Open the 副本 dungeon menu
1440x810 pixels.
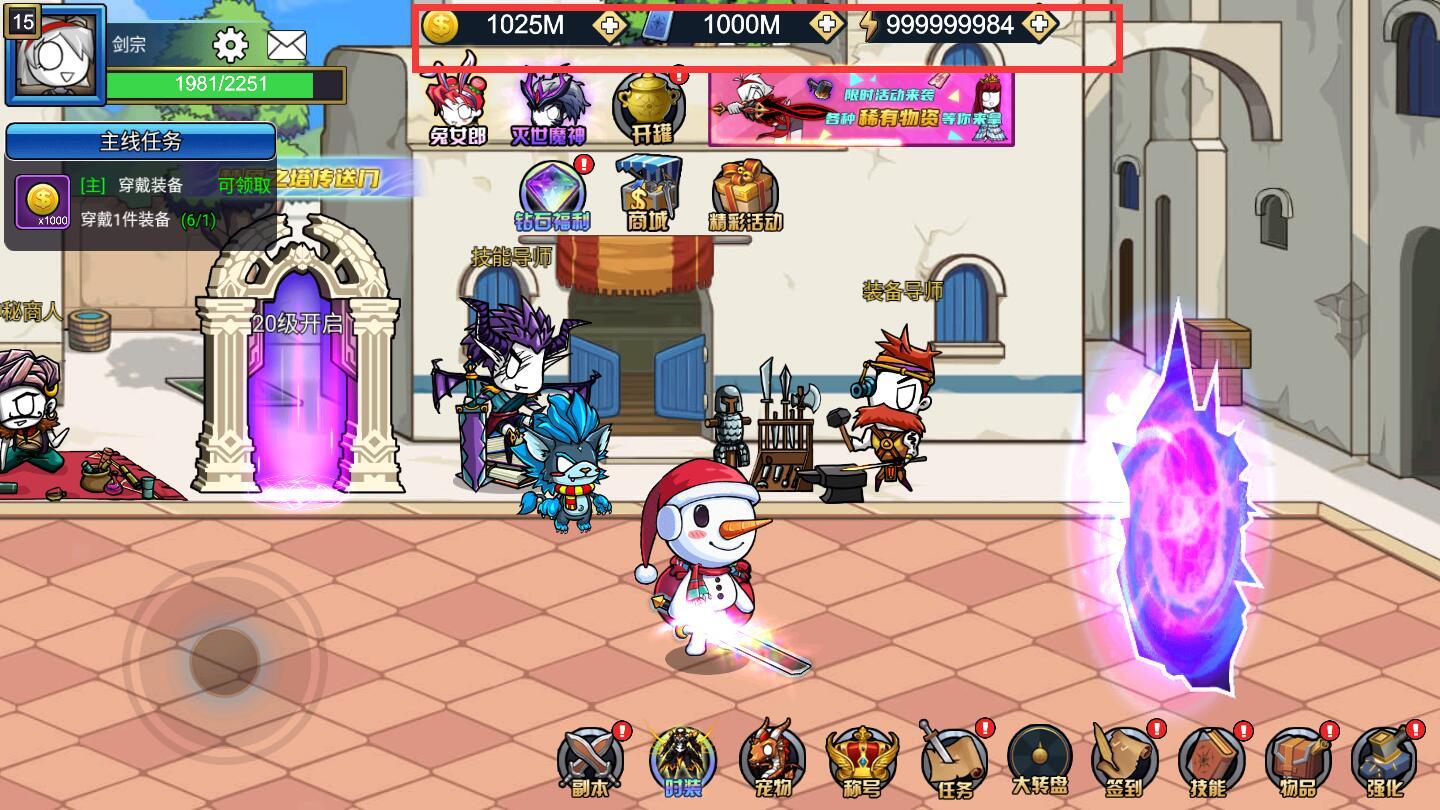point(590,762)
